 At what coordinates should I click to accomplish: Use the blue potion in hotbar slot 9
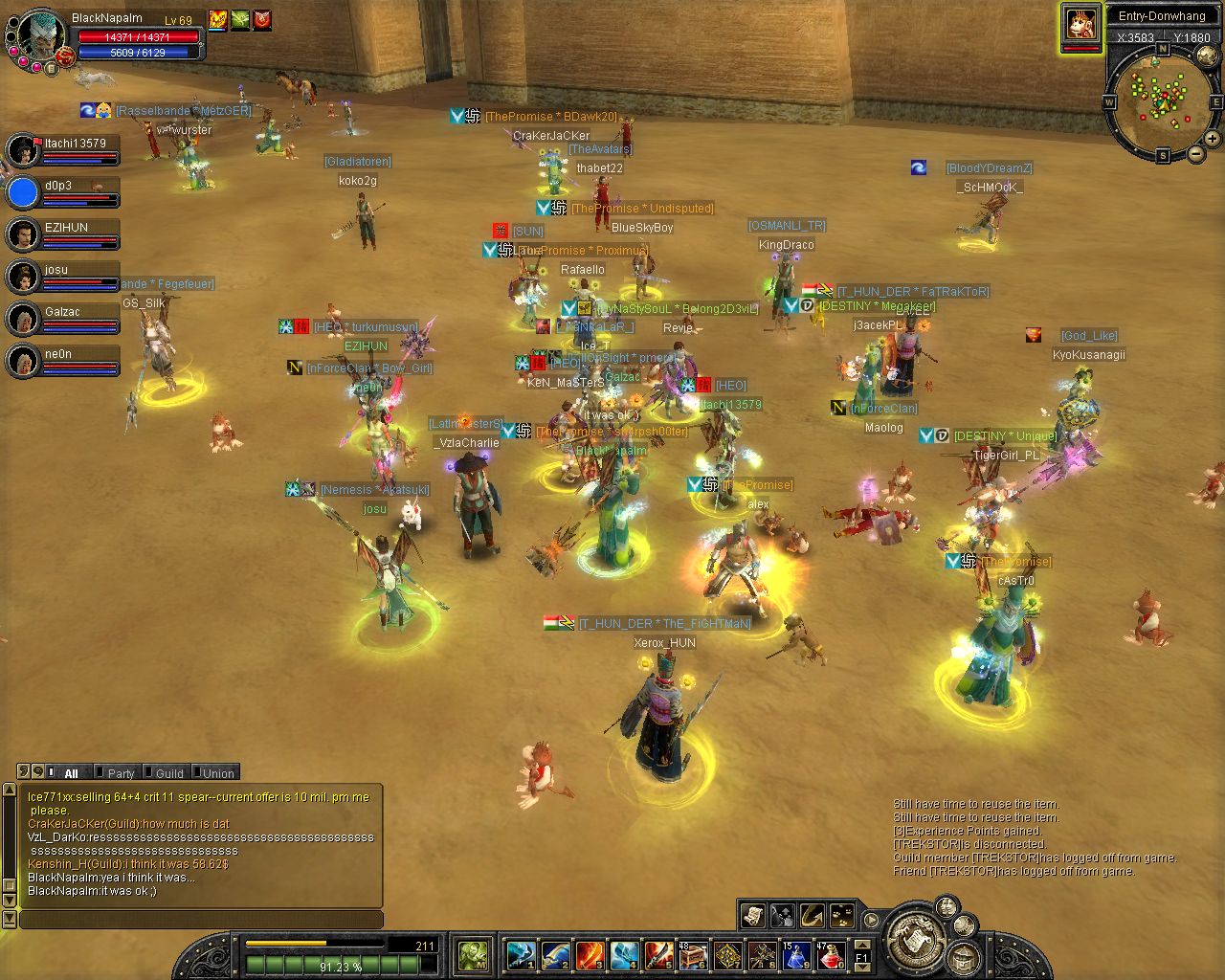pos(796,955)
